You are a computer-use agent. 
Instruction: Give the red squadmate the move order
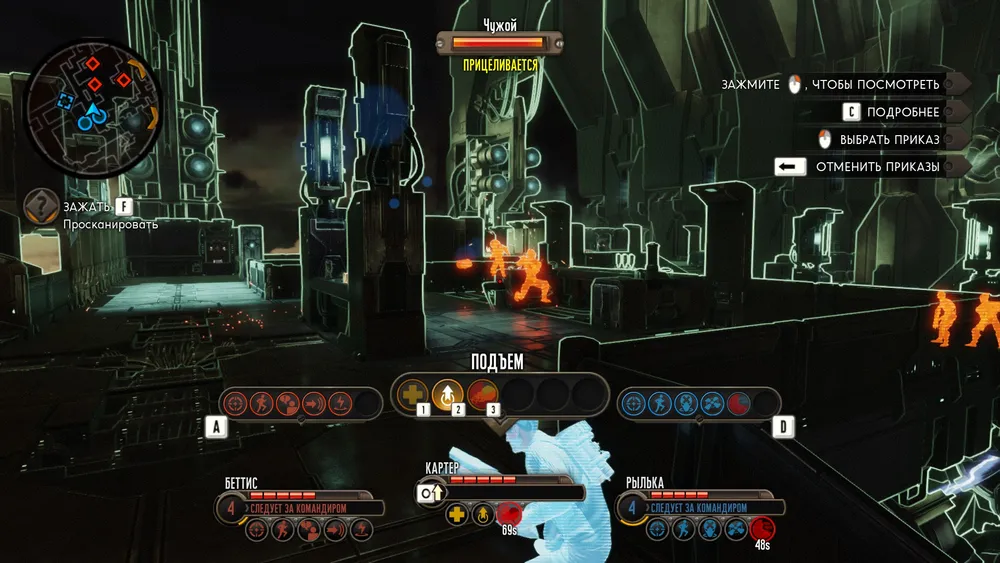click(x=263, y=404)
